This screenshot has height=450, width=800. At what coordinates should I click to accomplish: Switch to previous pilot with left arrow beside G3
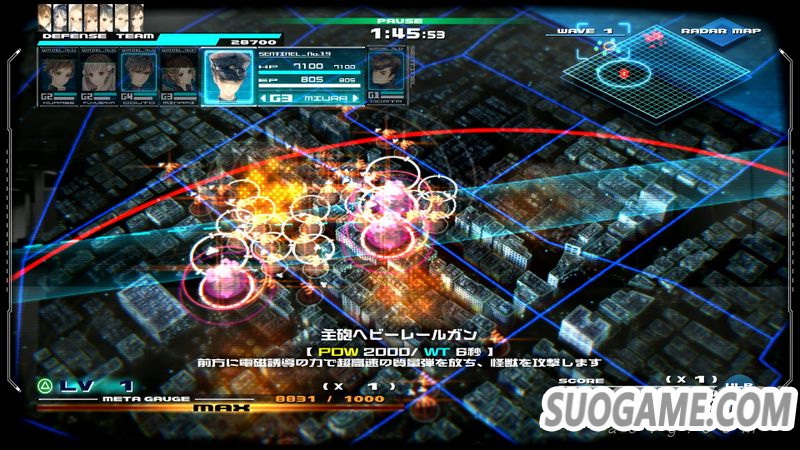coord(263,98)
